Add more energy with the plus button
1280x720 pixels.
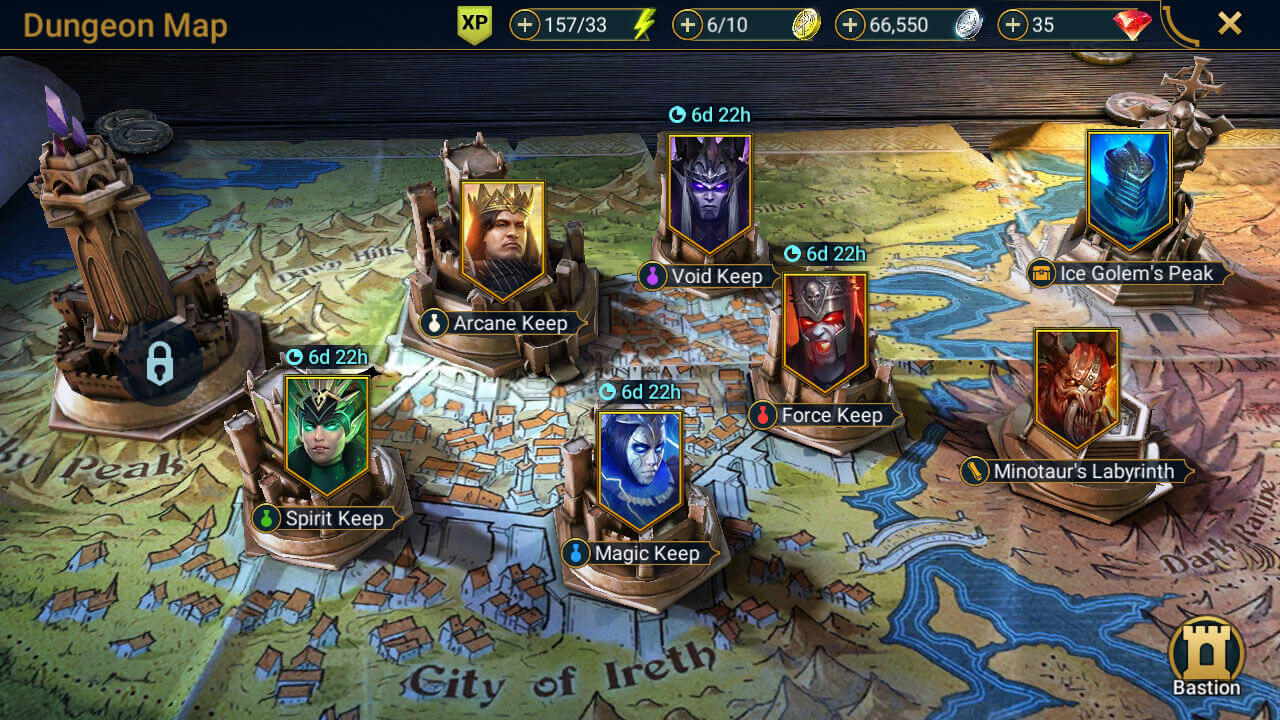(x=525, y=25)
